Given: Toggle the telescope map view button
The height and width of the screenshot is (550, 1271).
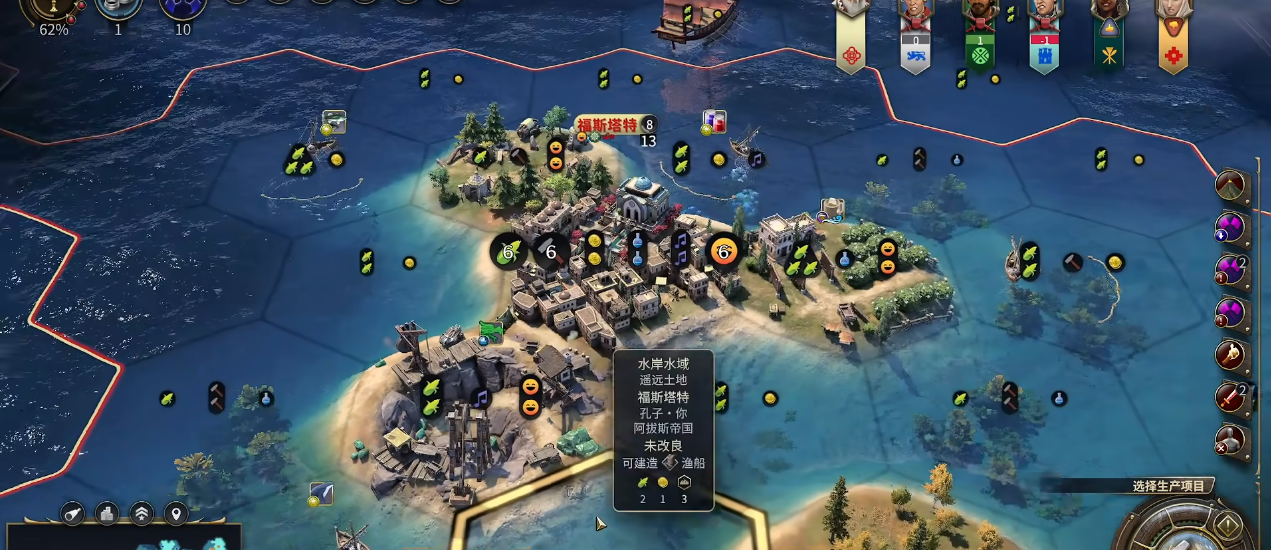Looking at the screenshot, I should tap(73, 514).
